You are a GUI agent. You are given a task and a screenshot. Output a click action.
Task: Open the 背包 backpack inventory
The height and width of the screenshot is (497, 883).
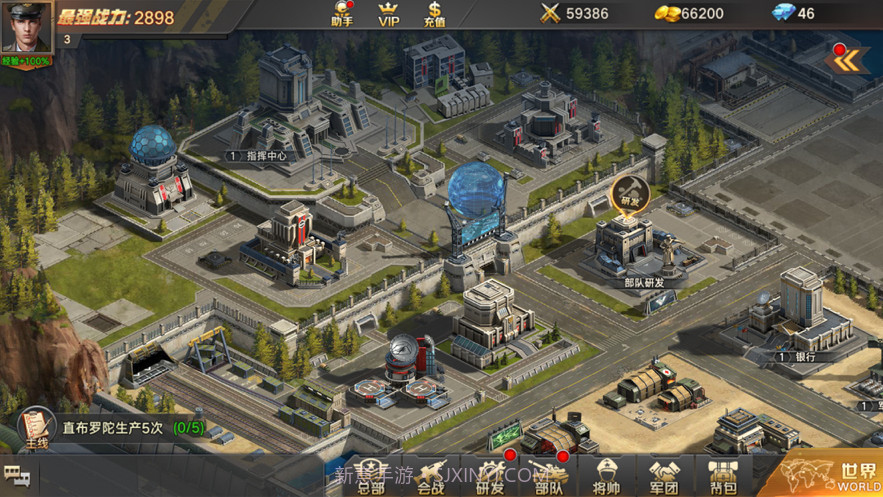[723, 475]
